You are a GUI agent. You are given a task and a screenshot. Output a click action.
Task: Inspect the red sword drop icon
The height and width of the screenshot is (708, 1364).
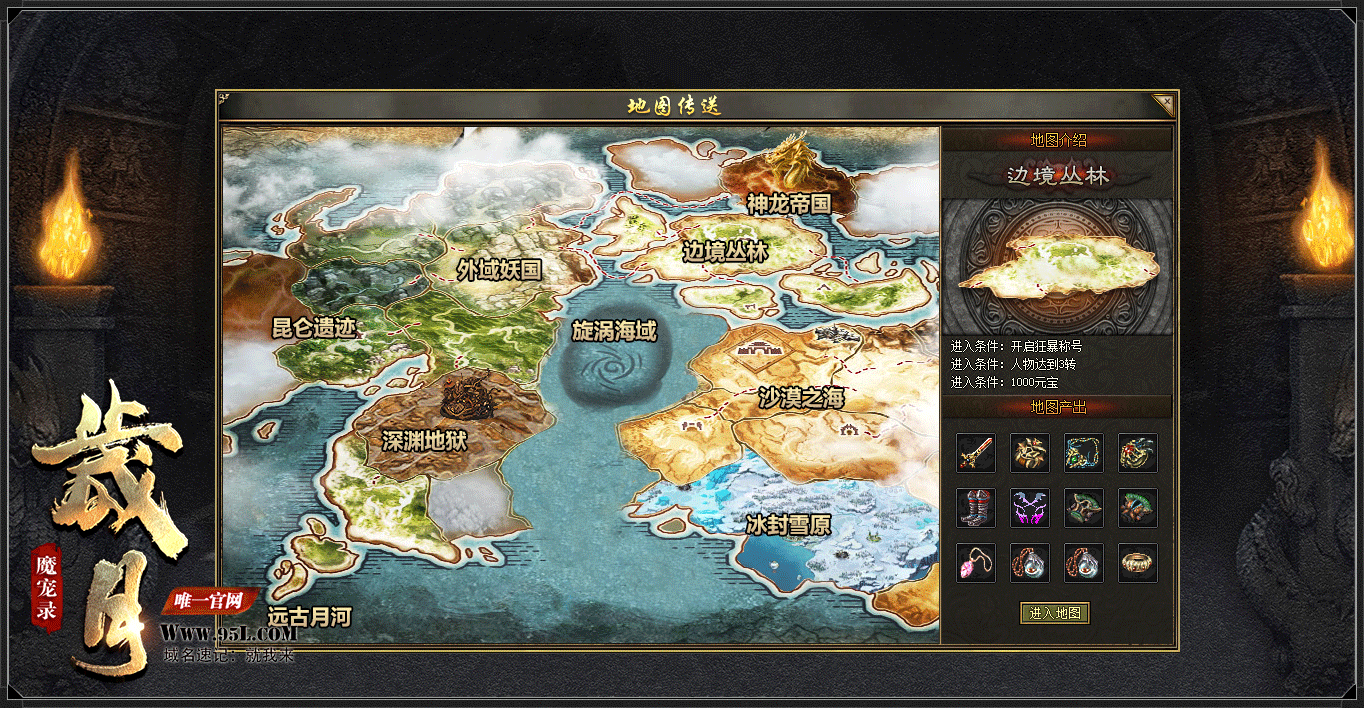975,453
